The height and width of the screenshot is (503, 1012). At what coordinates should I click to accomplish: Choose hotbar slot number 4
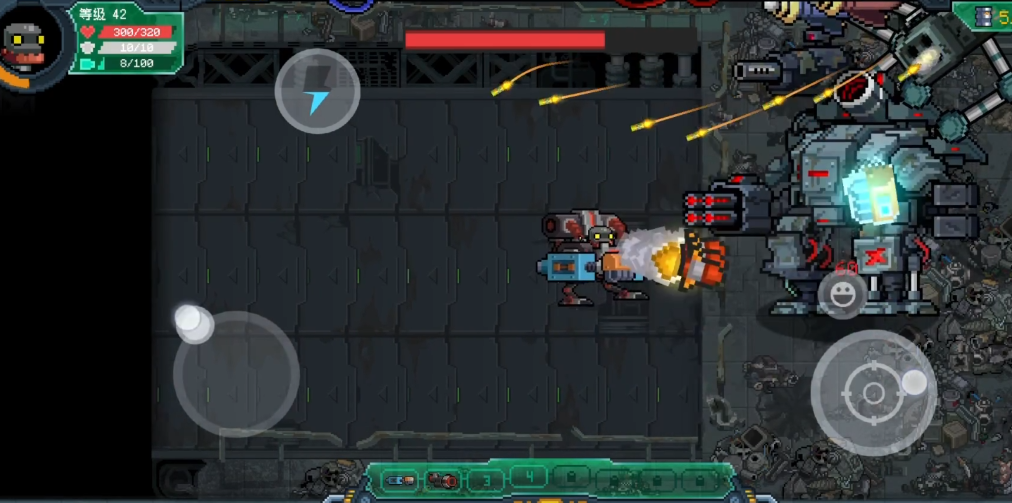point(529,476)
